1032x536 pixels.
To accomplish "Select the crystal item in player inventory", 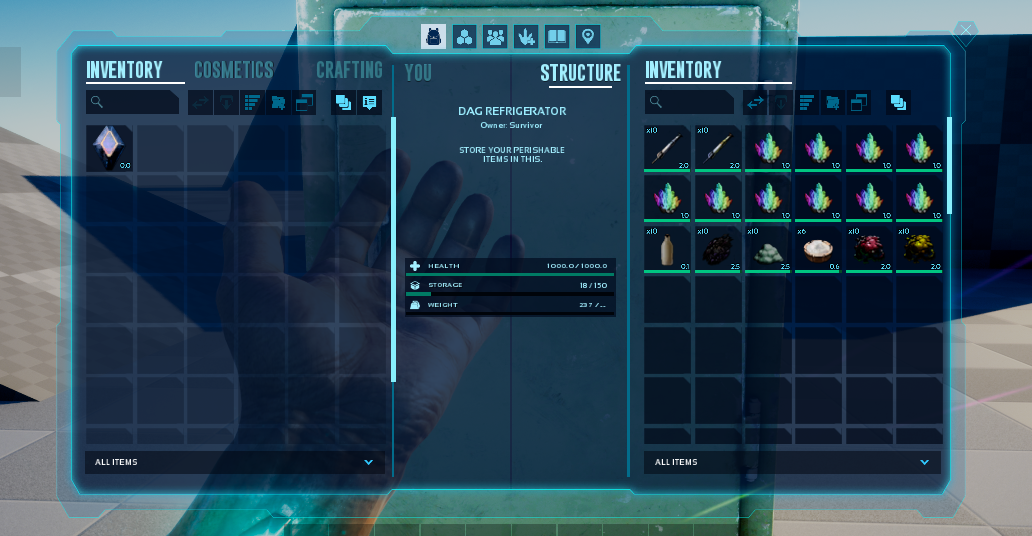I will pos(109,148).
